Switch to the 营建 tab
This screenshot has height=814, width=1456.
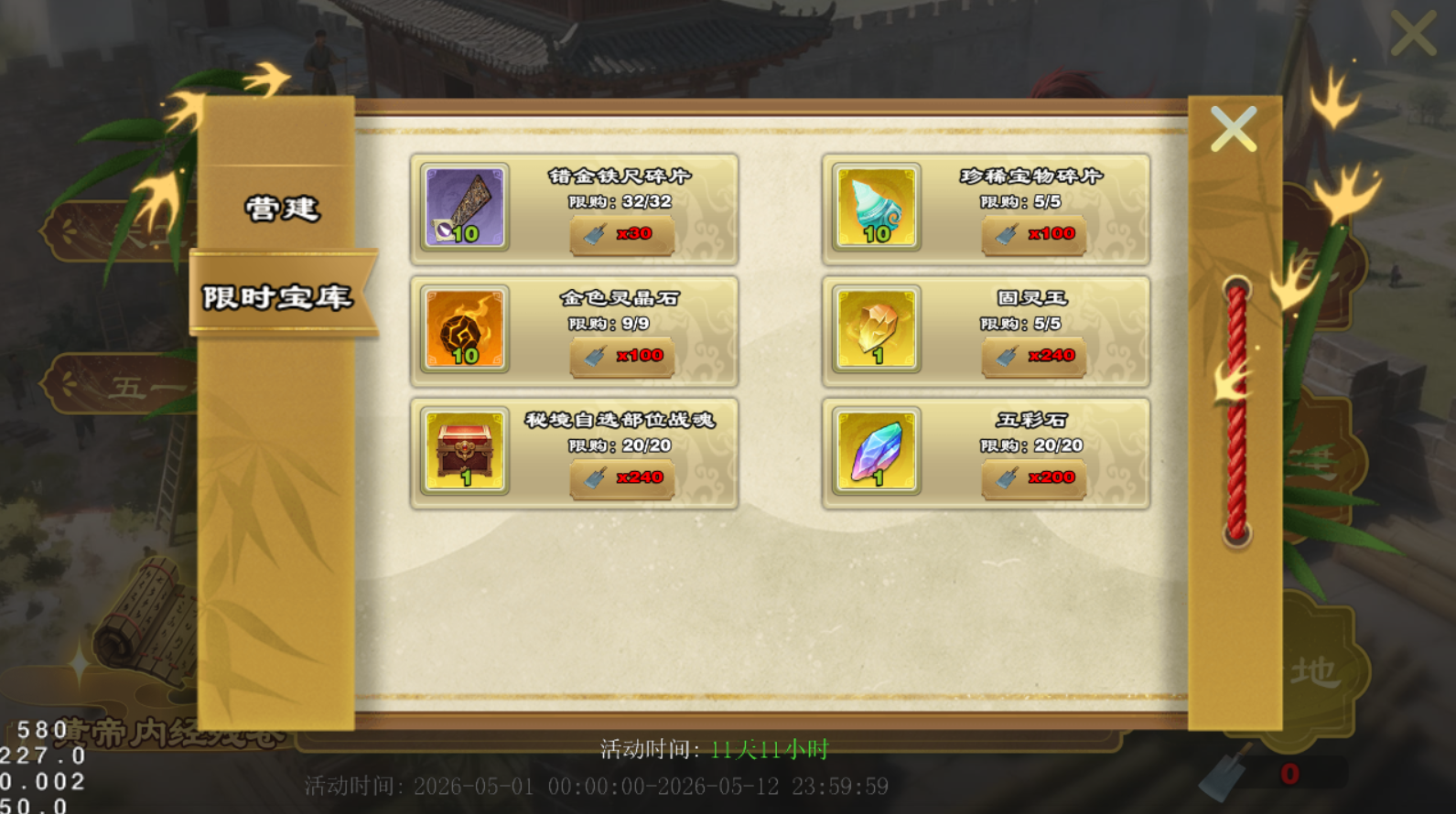[281, 209]
